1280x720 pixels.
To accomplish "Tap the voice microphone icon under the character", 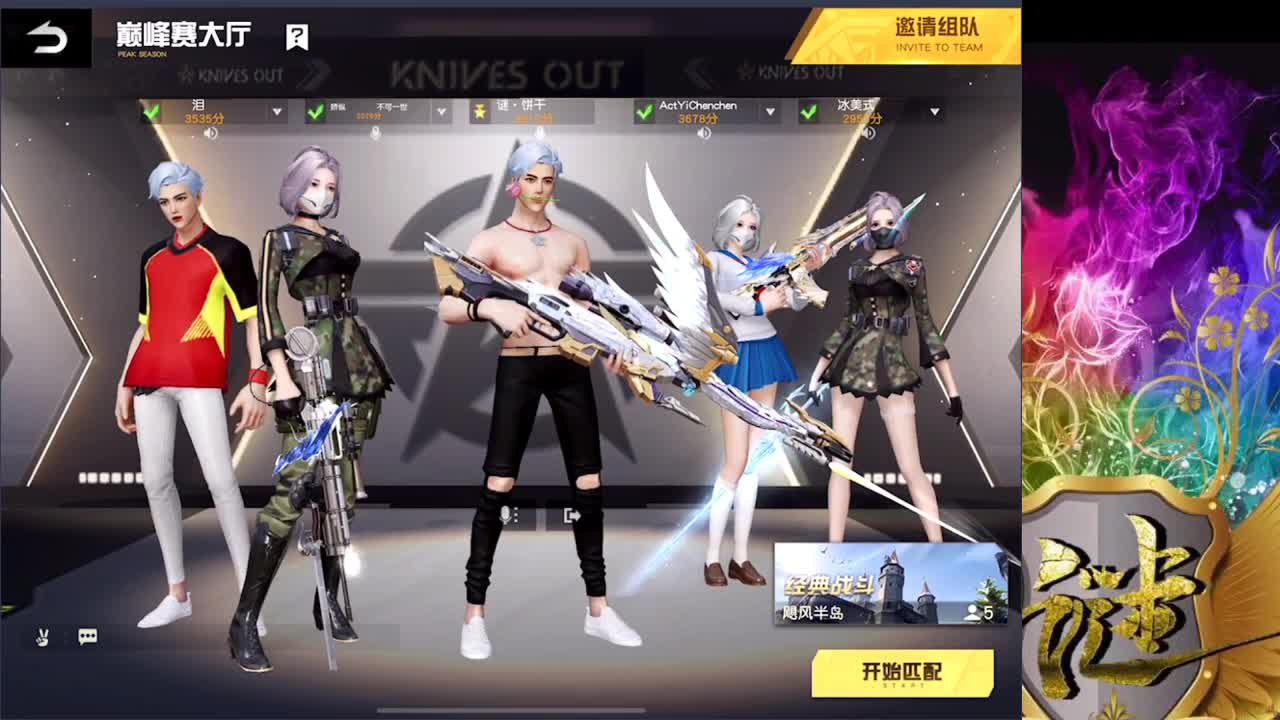I will (x=506, y=514).
